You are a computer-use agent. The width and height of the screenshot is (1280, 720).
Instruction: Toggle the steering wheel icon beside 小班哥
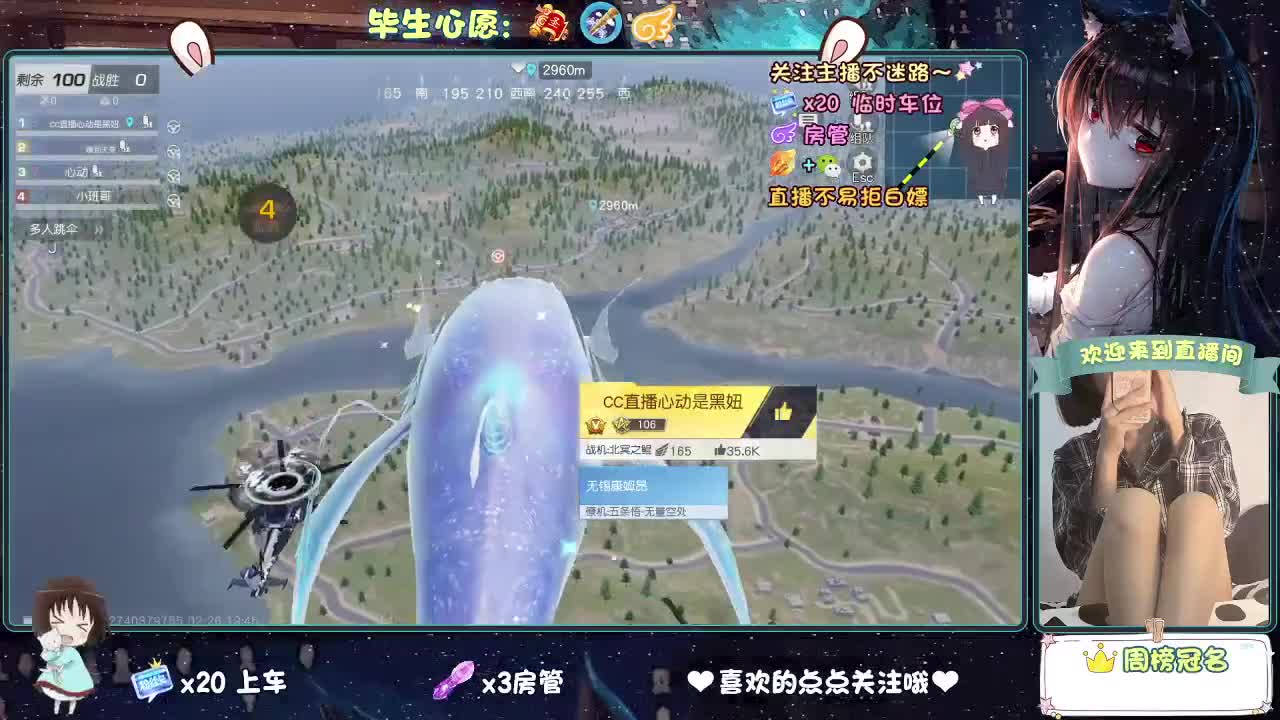[x=173, y=200]
